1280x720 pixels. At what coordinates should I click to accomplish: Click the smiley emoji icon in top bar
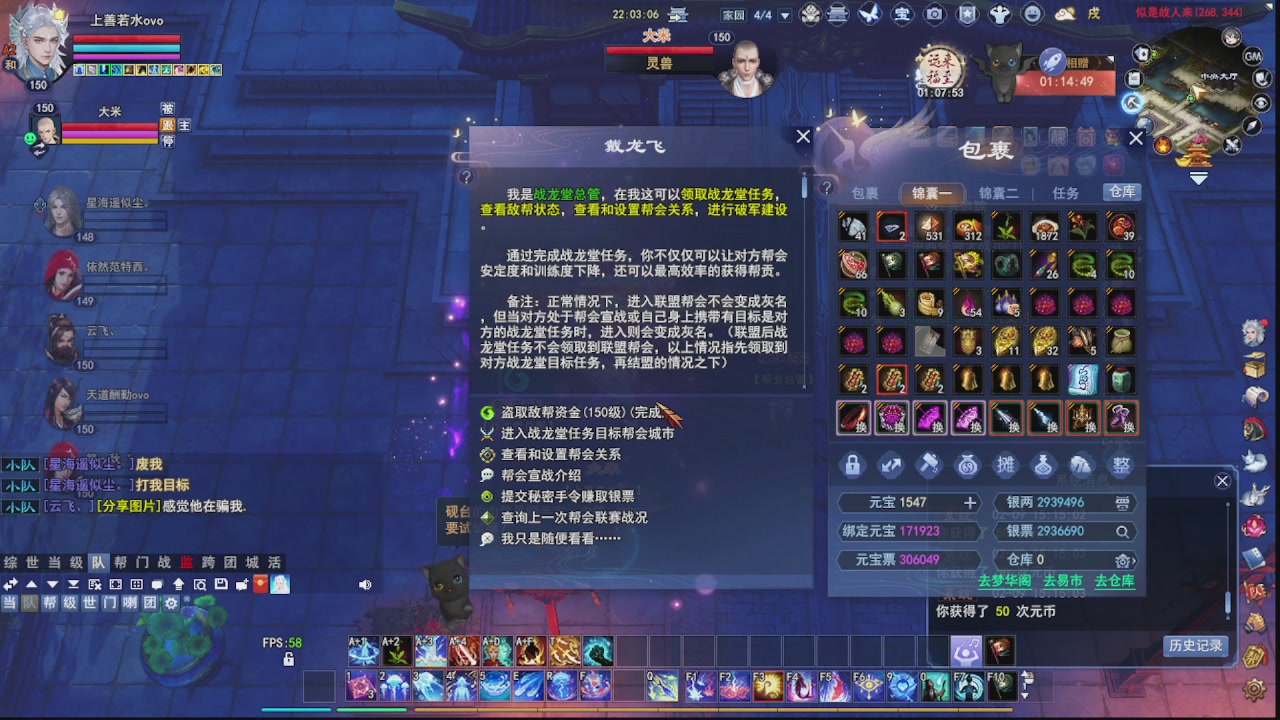[x=1031, y=13]
